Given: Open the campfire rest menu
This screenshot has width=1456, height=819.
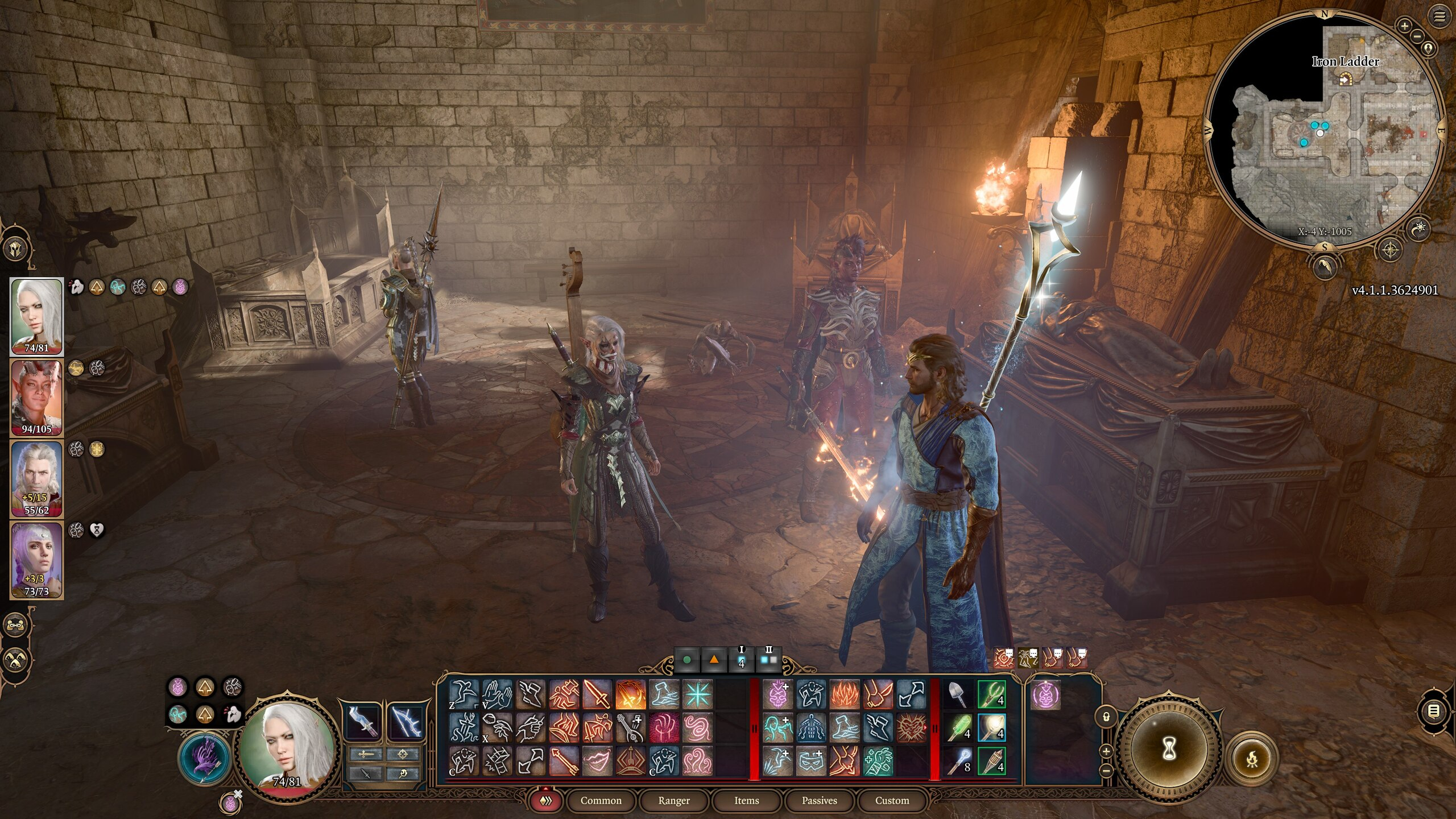Looking at the screenshot, I should (x=1252, y=758).
